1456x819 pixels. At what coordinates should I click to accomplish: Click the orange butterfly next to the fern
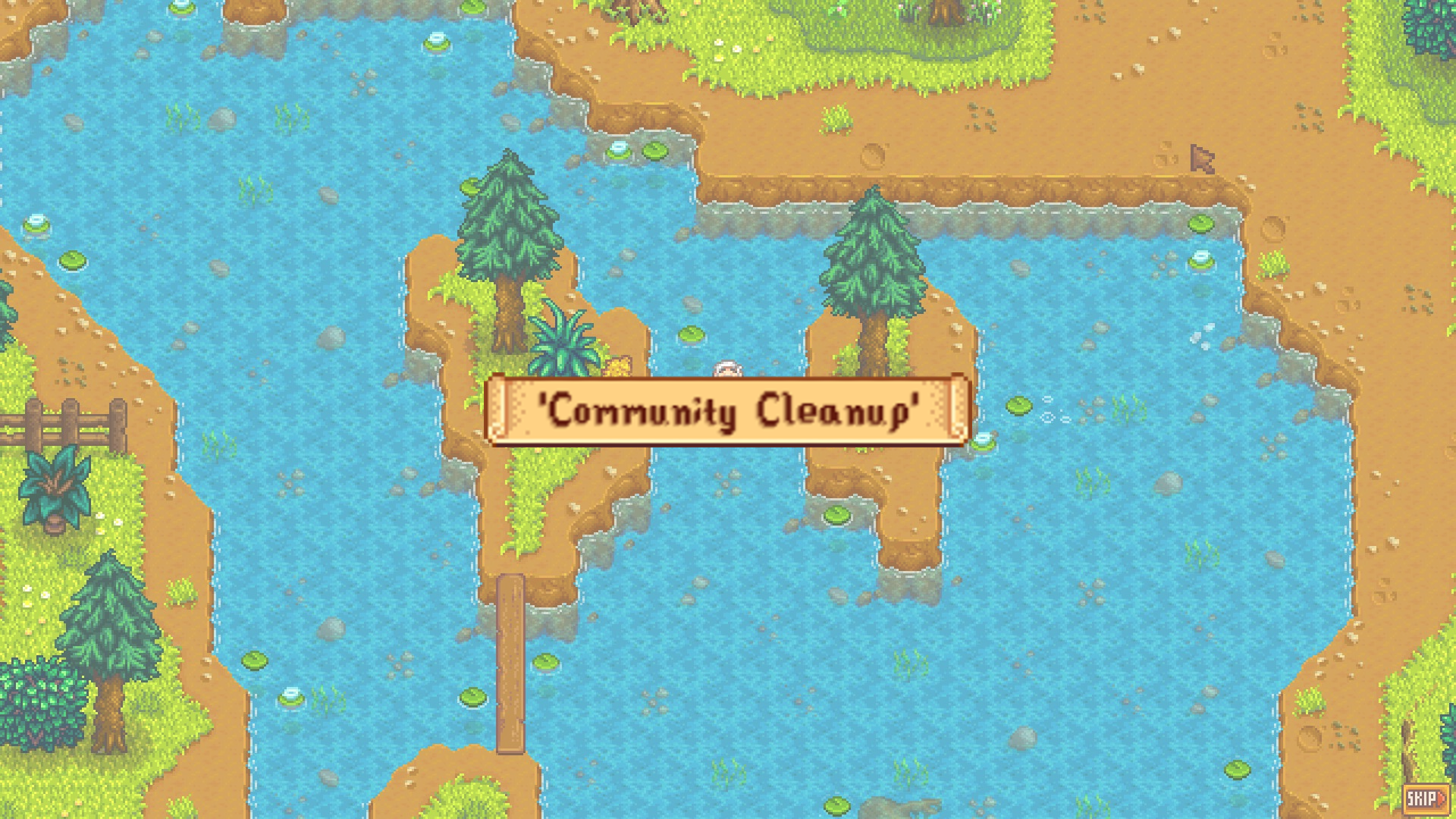[x=620, y=366]
